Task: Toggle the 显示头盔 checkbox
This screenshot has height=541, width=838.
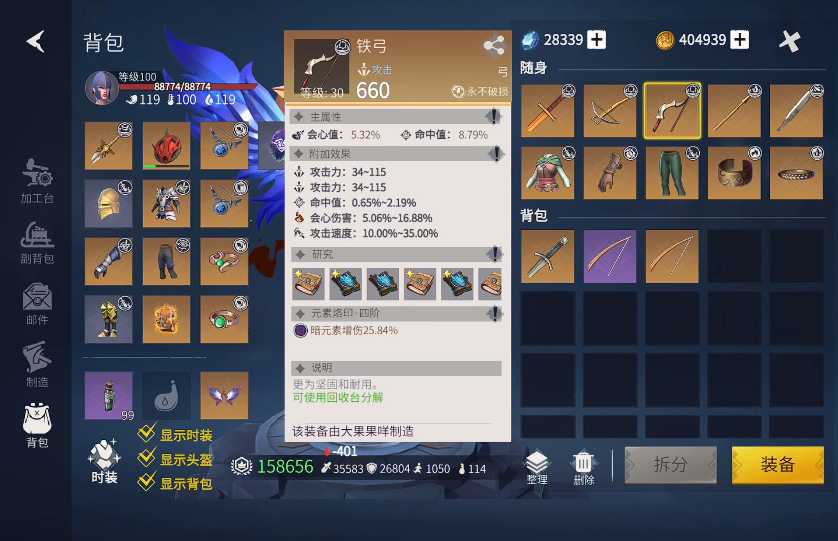Action: tap(147, 459)
